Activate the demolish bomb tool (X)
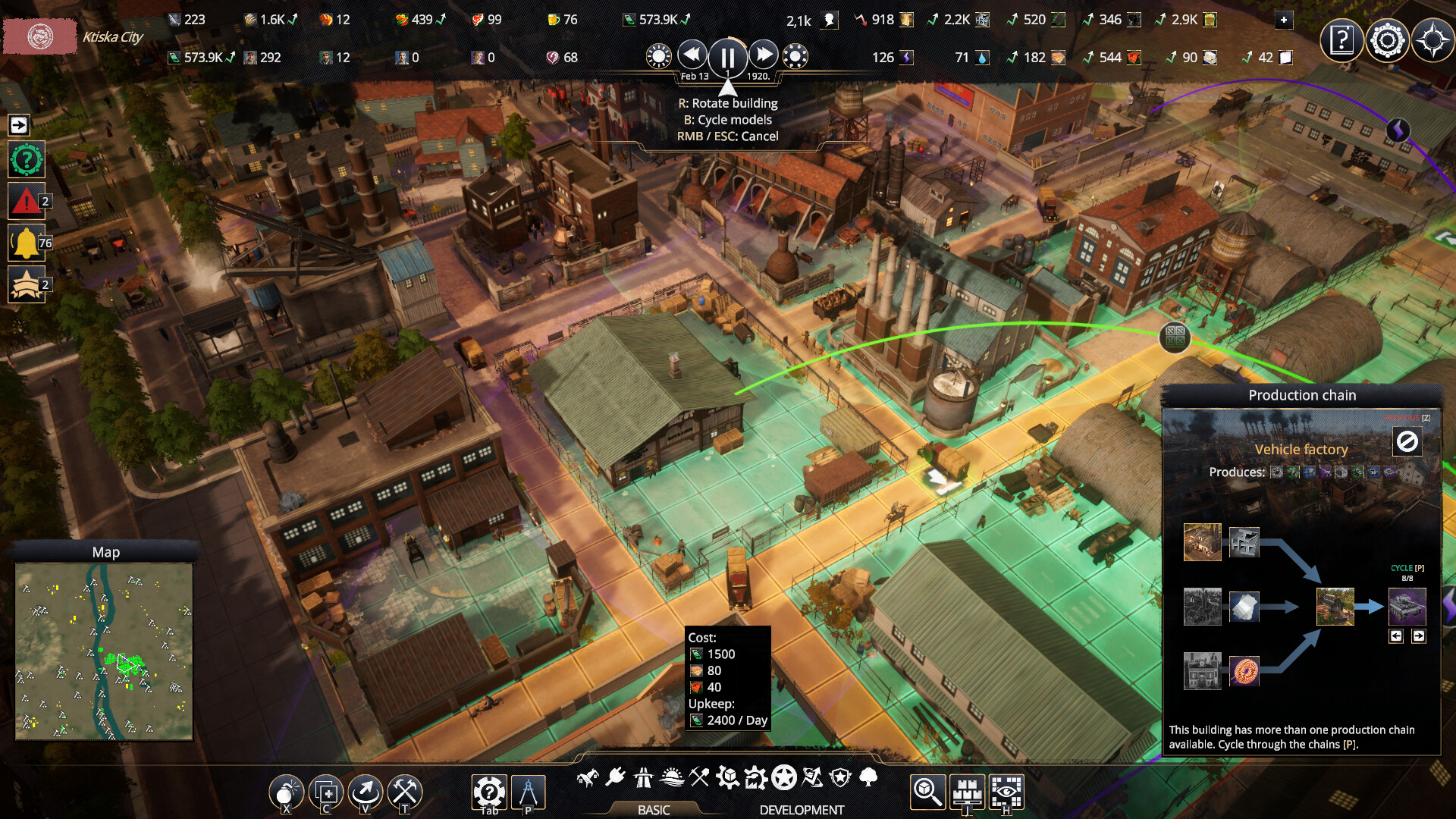The width and height of the screenshot is (1456, 819). click(x=286, y=792)
